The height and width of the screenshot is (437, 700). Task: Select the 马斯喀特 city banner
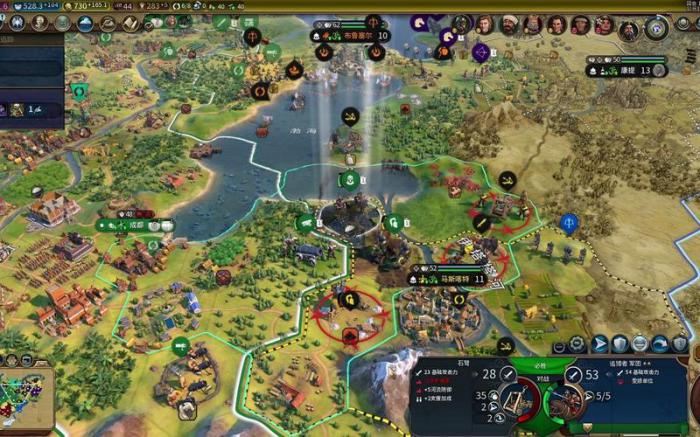coord(455,280)
